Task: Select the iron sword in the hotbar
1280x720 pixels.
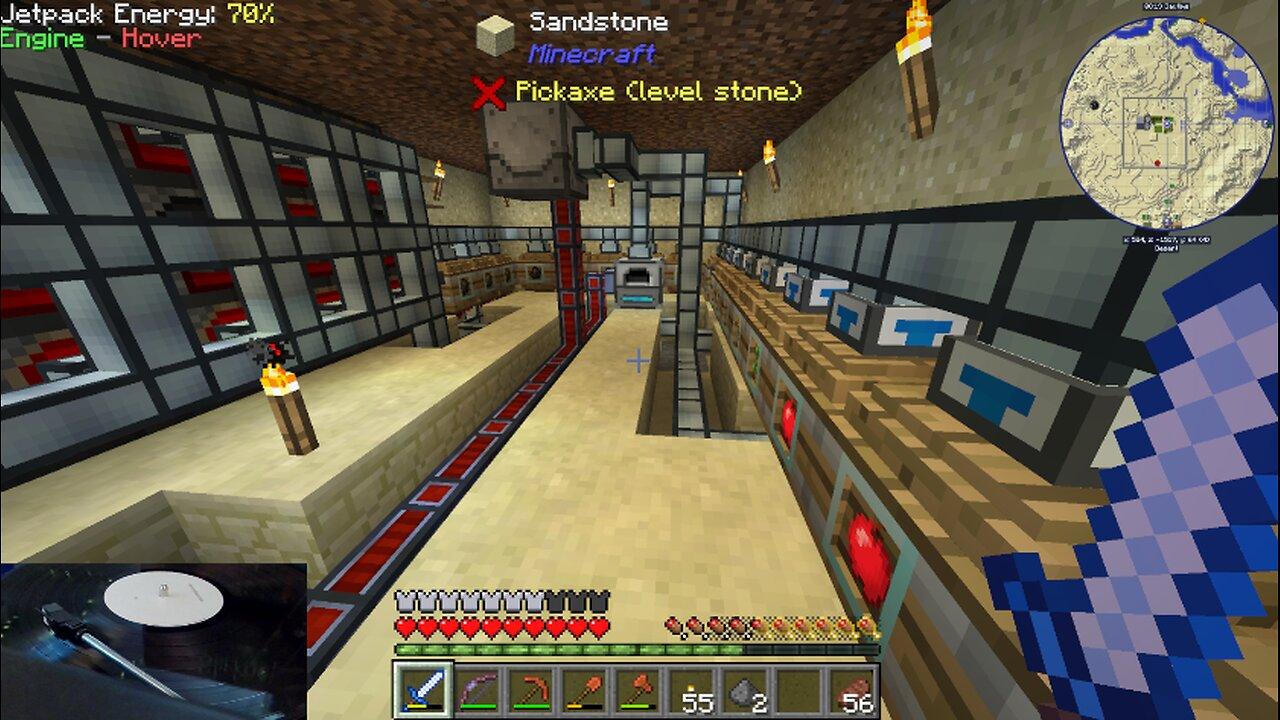Action: [423, 690]
